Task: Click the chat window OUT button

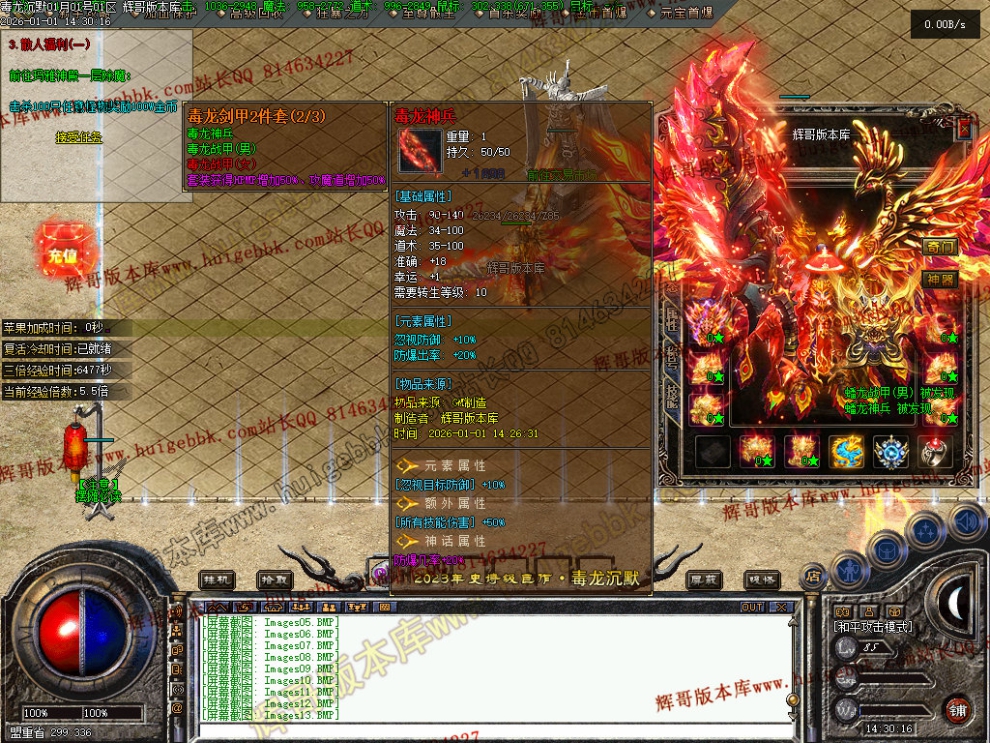Action: click(752, 607)
